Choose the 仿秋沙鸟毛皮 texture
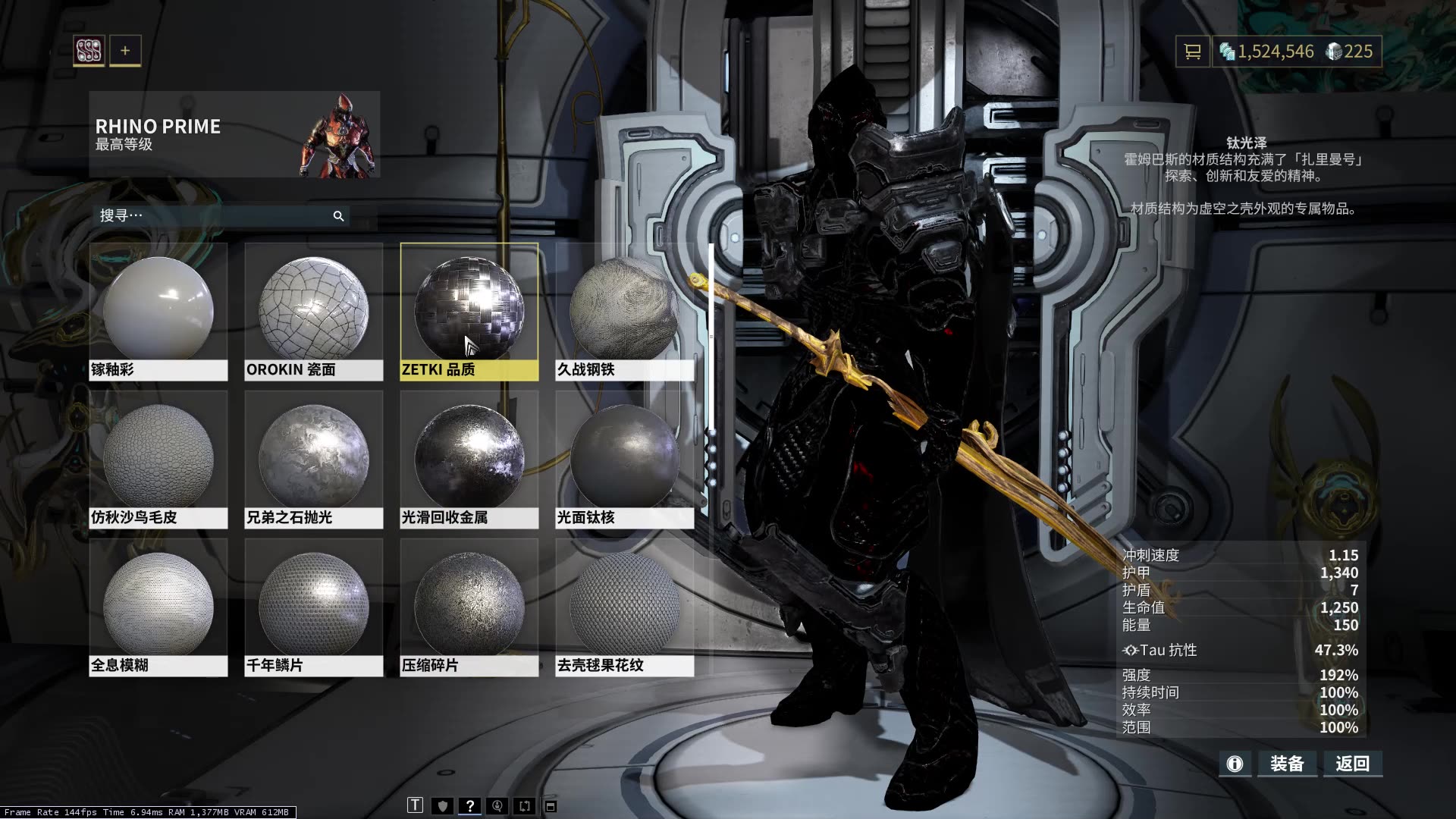This screenshot has height=819, width=1456. (158, 457)
